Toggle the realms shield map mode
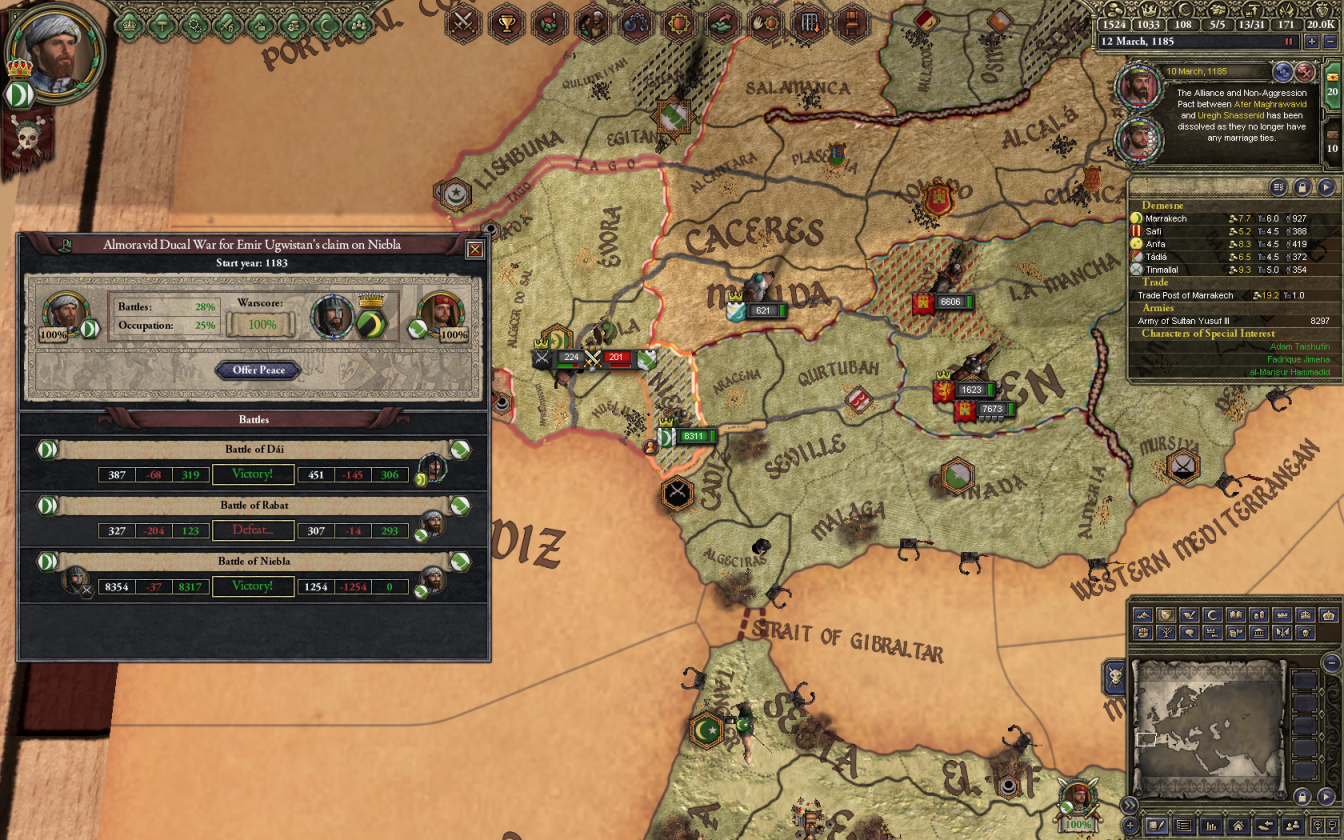1344x840 pixels. tap(1166, 615)
